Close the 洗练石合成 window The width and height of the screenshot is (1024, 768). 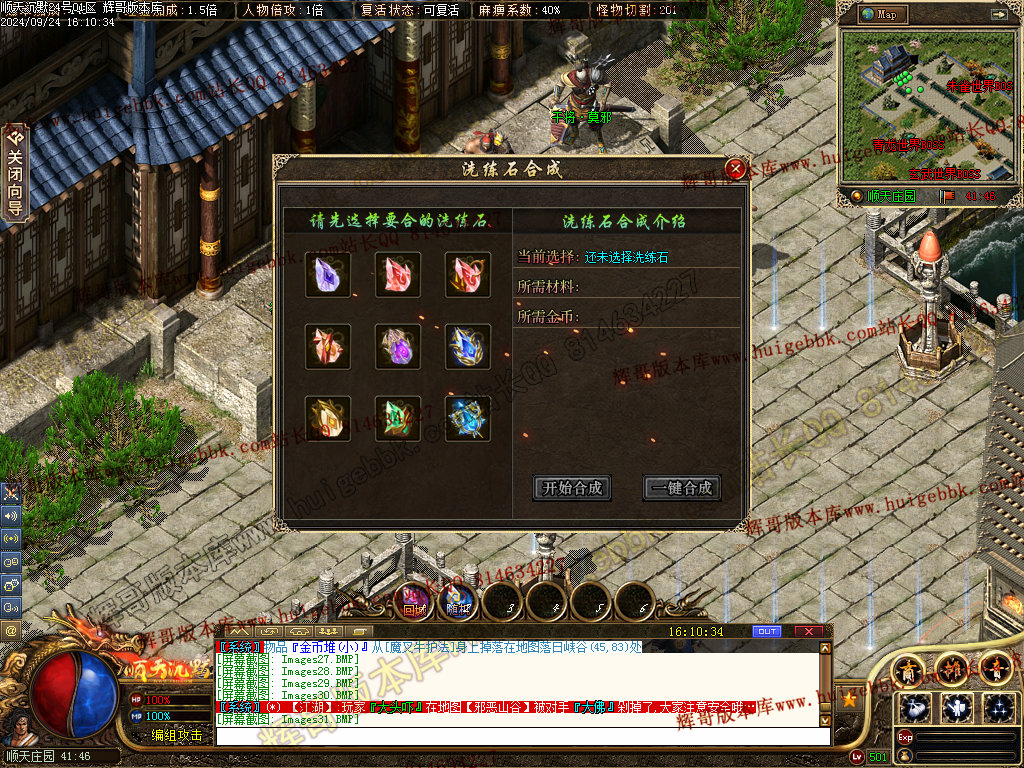tap(736, 169)
